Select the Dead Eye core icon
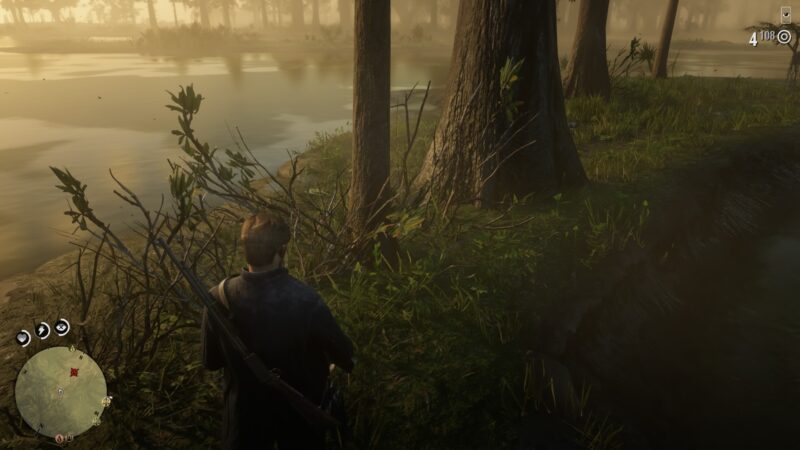 pyautogui.click(x=63, y=326)
